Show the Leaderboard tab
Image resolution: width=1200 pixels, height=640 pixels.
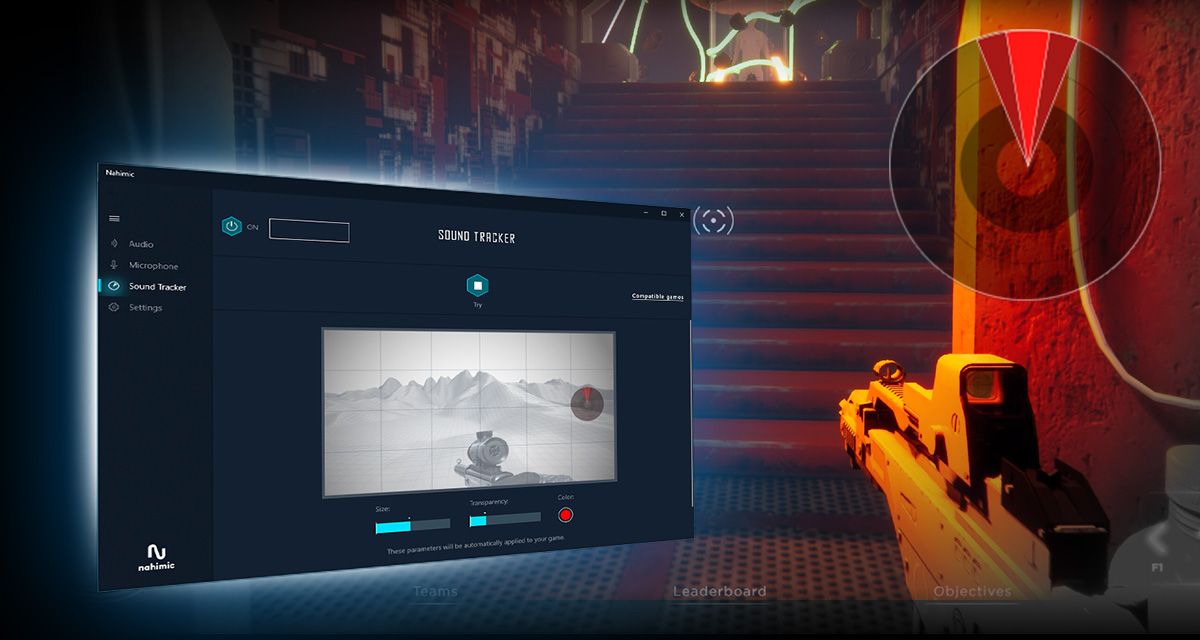click(719, 591)
